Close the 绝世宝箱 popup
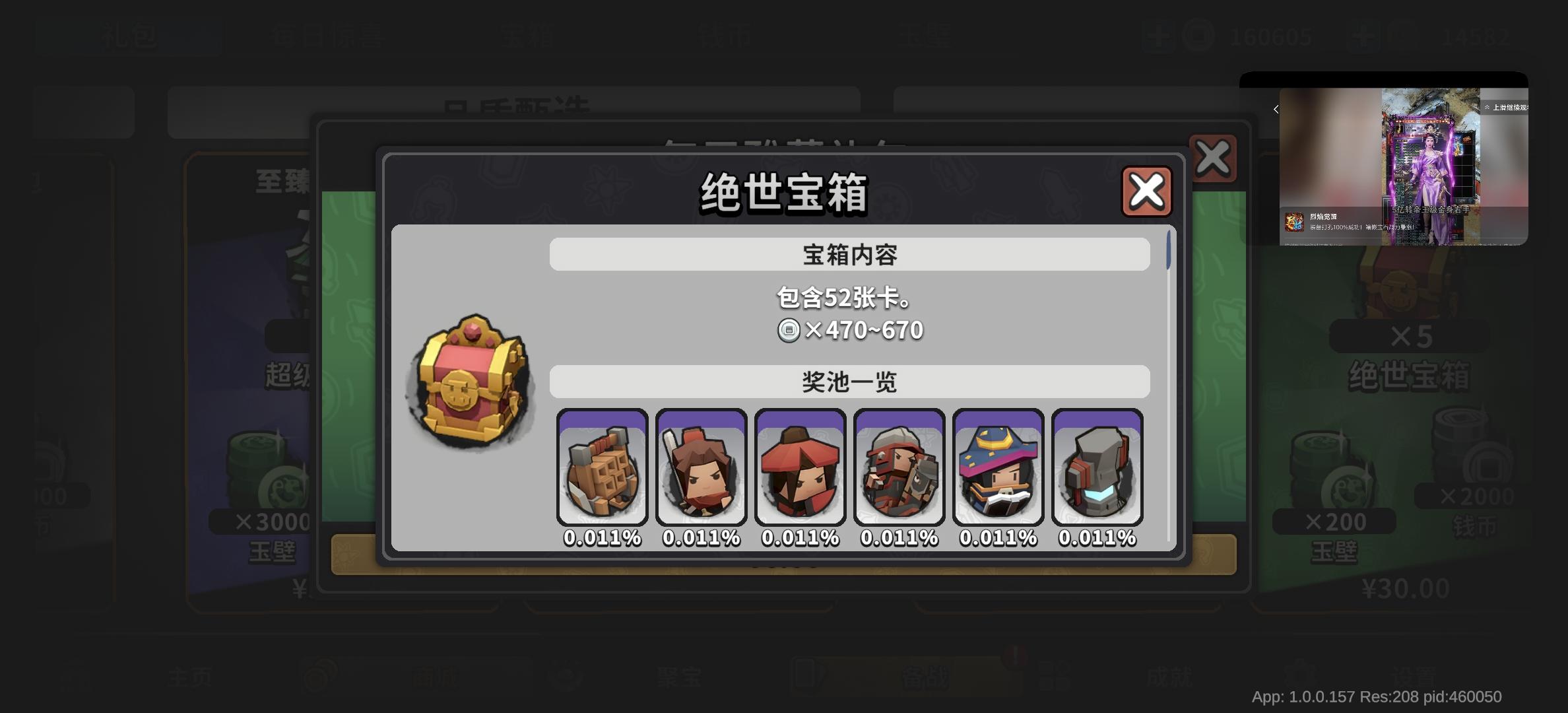The height and width of the screenshot is (713, 1568). coord(1146,191)
